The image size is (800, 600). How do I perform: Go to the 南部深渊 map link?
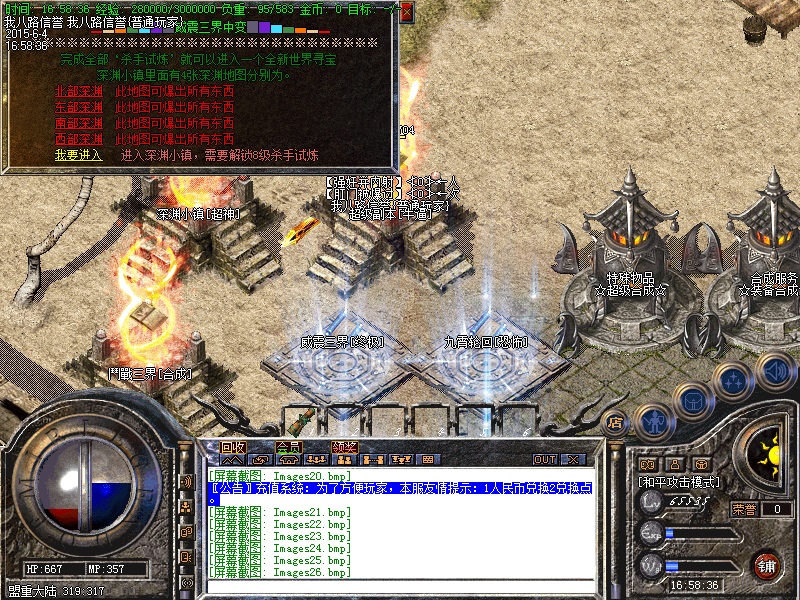79,123
